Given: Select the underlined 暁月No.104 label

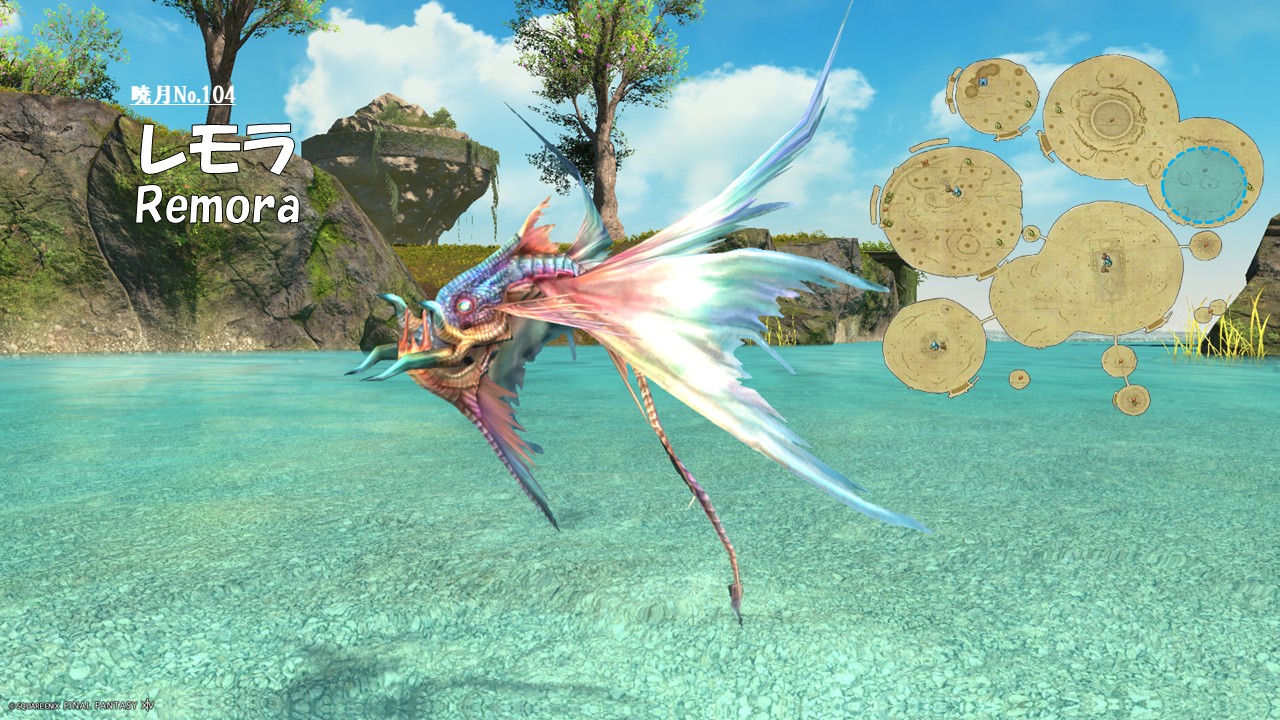Looking at the screenshot, I should [183, 95].
